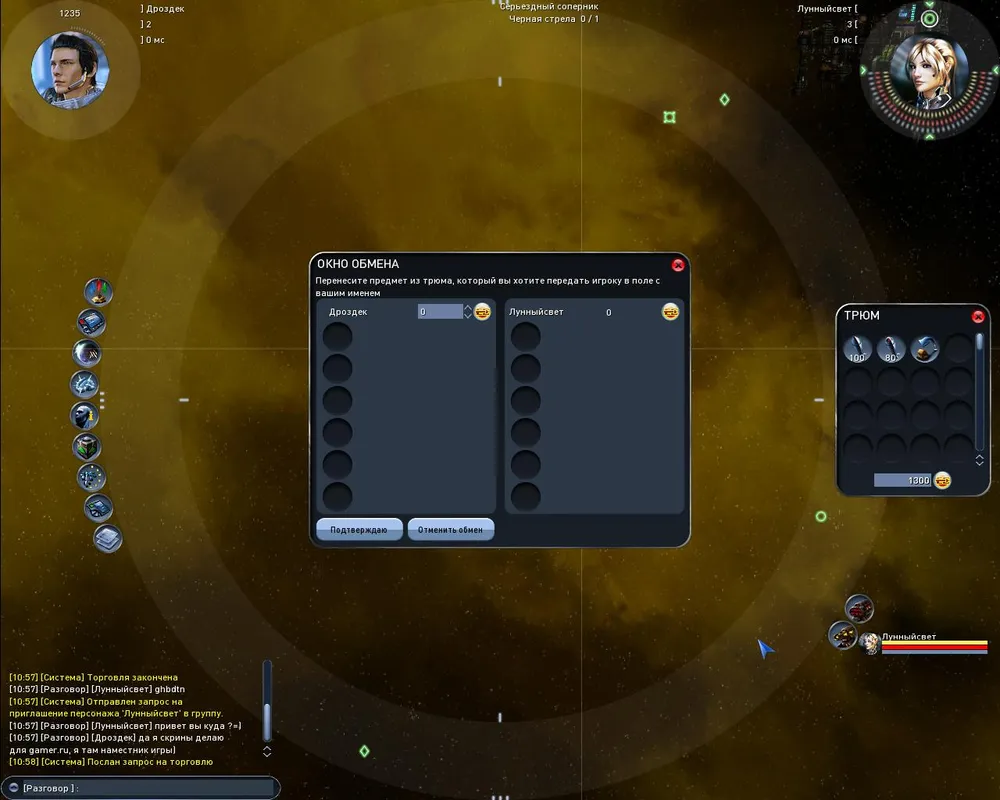
Task: Open Дроздек's pilot portrait
Action: click(x=70, y=71)
